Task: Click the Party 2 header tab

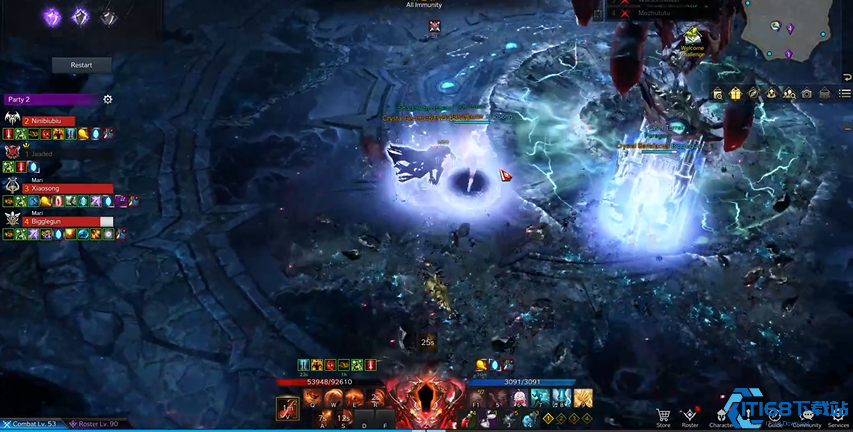Action: 50,99
